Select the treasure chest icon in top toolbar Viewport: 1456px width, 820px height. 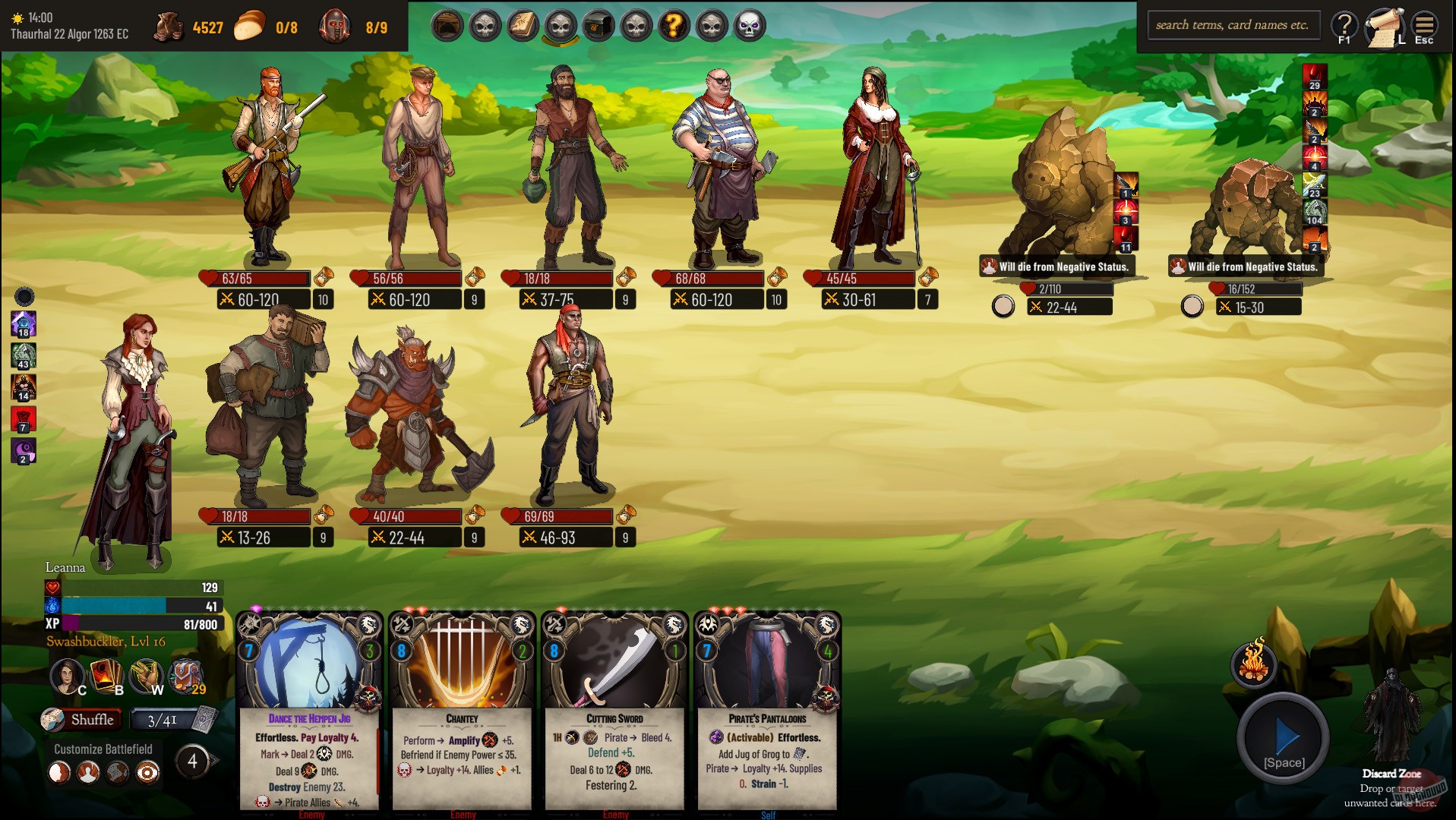pos(599,25)
